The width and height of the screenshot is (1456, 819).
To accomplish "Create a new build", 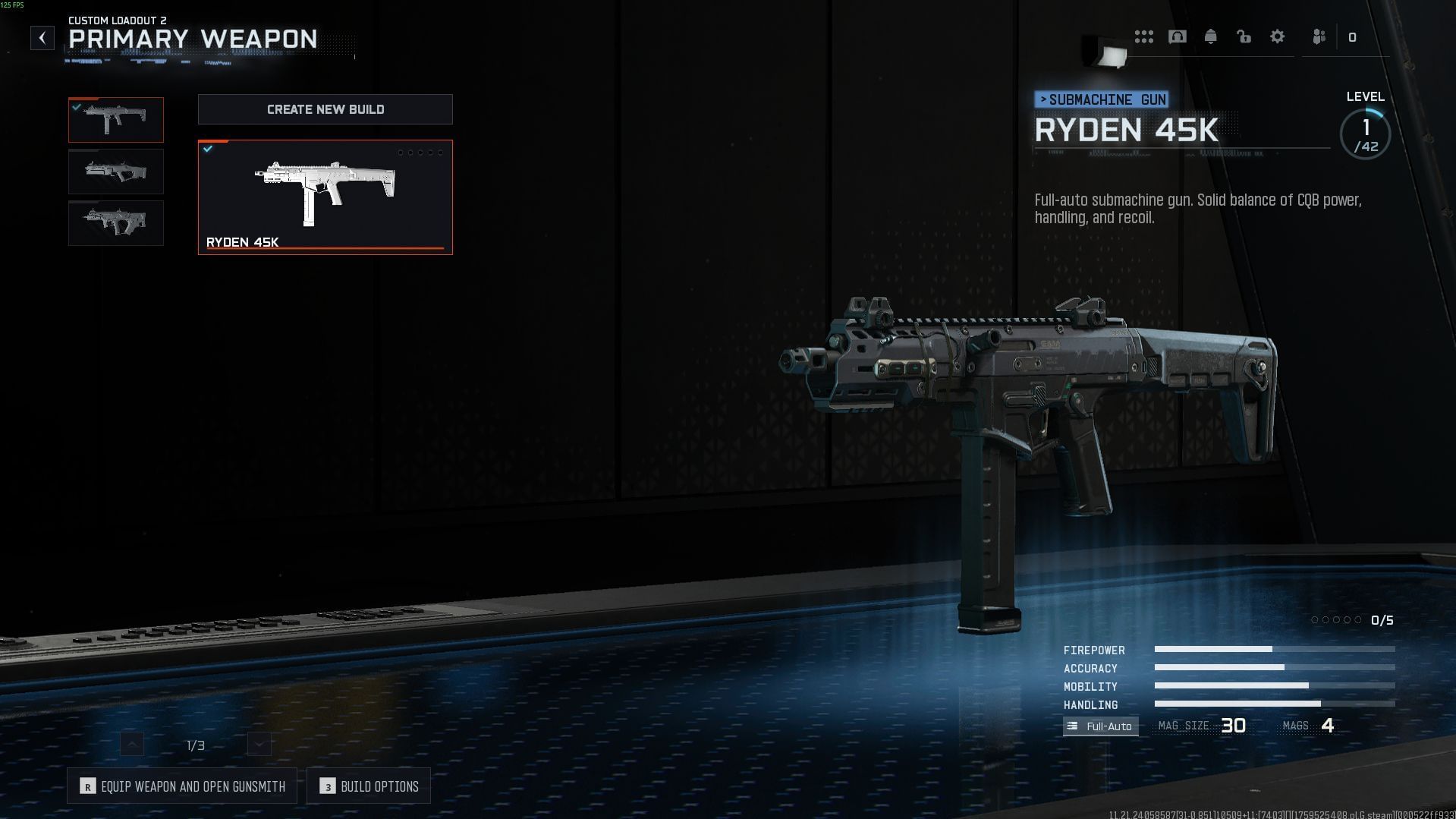I will click(325, 109).
